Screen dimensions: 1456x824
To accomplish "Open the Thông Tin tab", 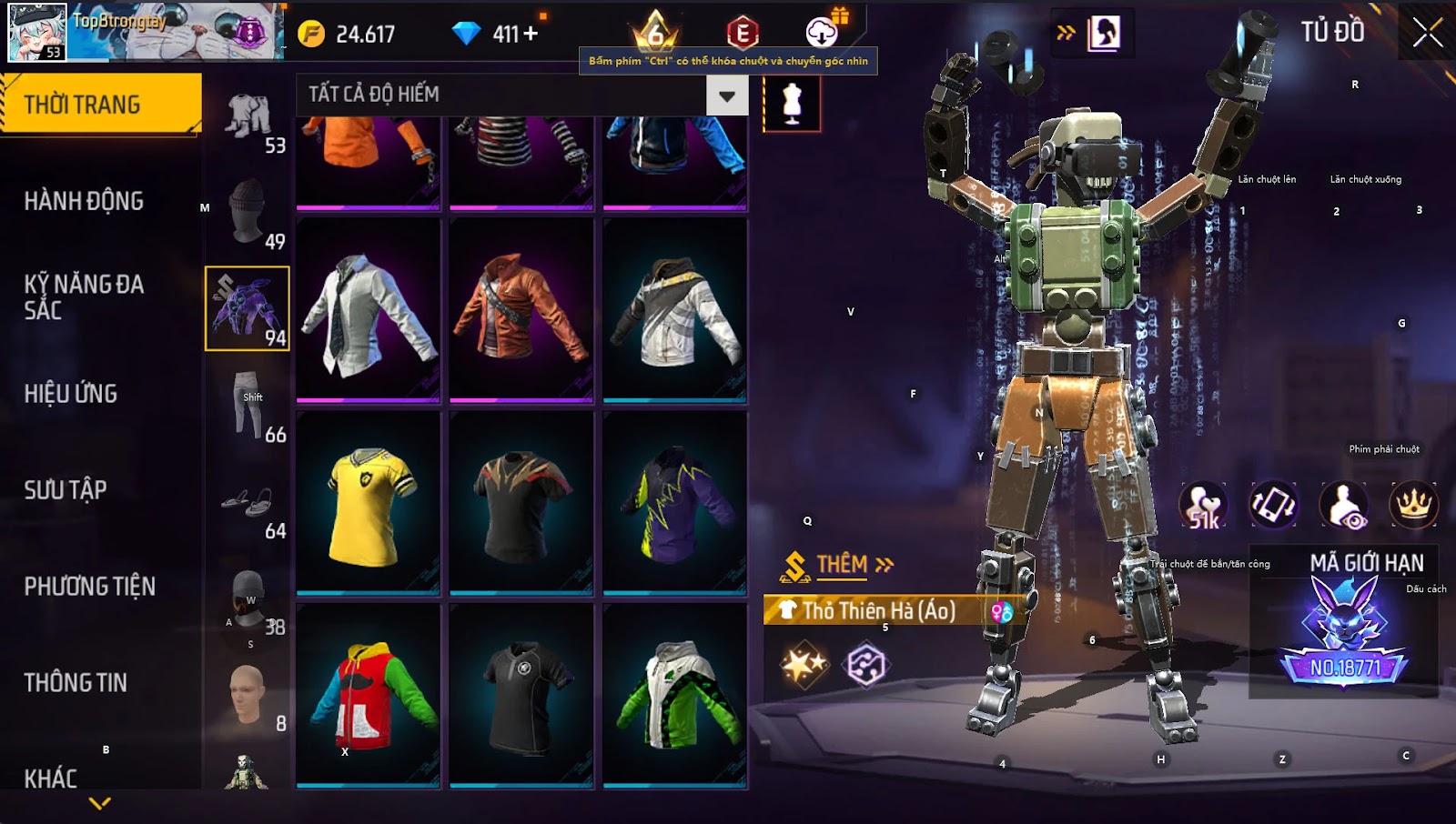I will 76,683.
